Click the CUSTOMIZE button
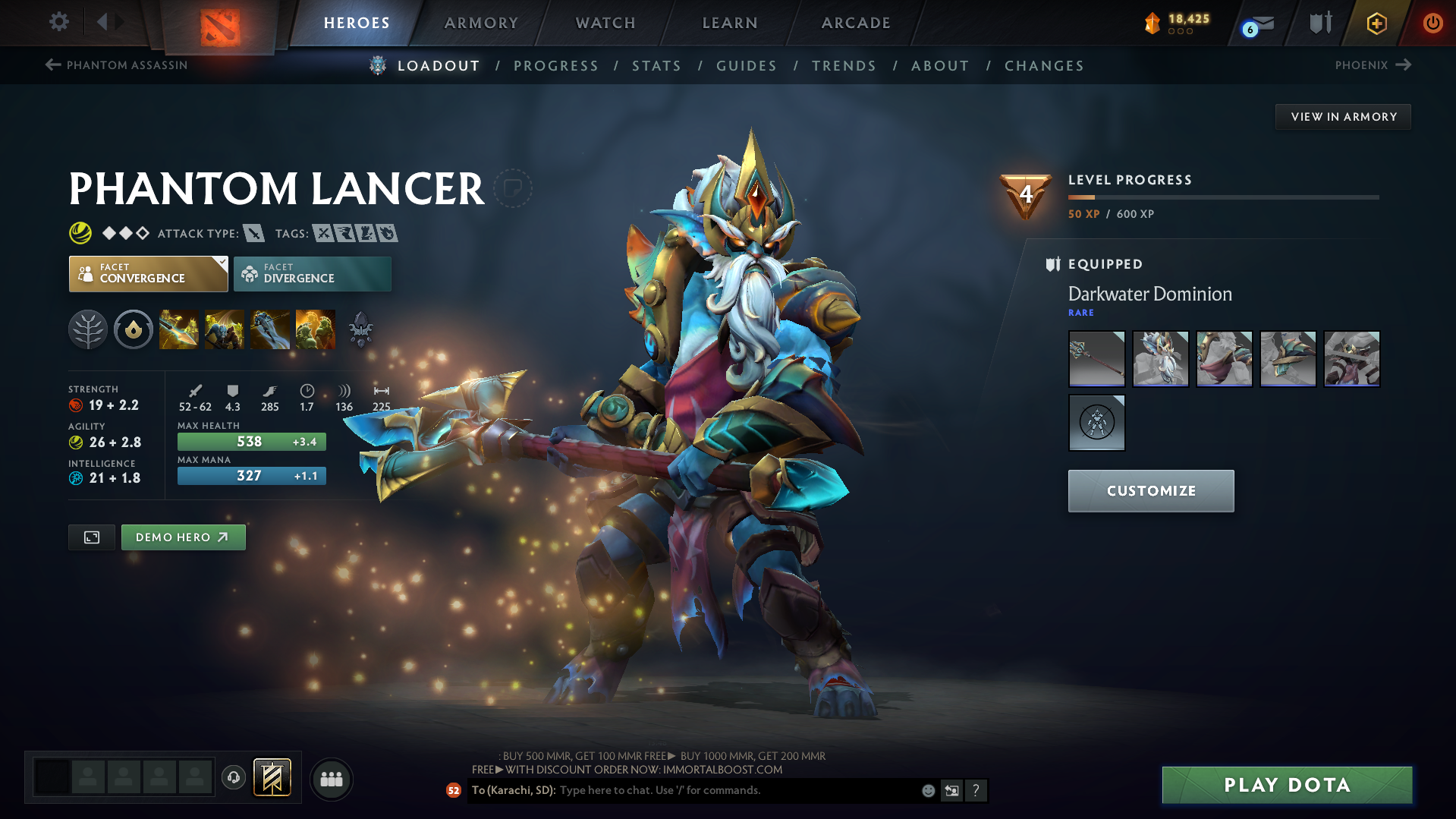The height and width of the screenshot is (819, 1456). point(1150,490)
